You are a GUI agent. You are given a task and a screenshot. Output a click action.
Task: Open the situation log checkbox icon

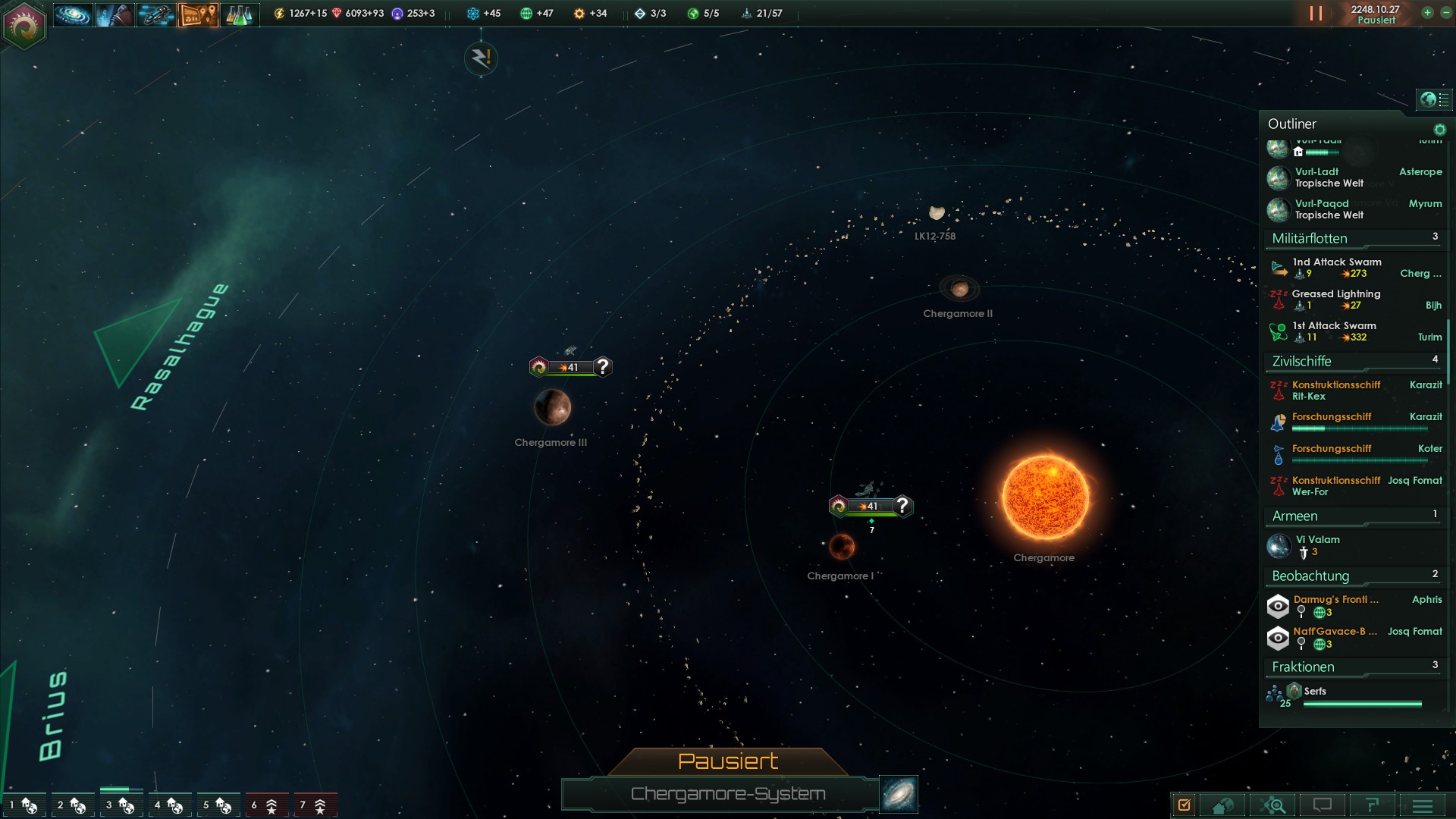click(1184, 805)
